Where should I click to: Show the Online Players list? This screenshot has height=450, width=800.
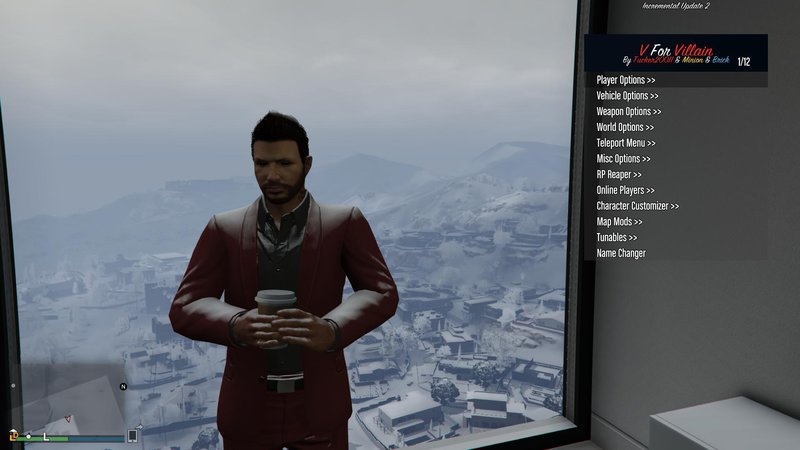pyautogui.click(x=626, y=190)
